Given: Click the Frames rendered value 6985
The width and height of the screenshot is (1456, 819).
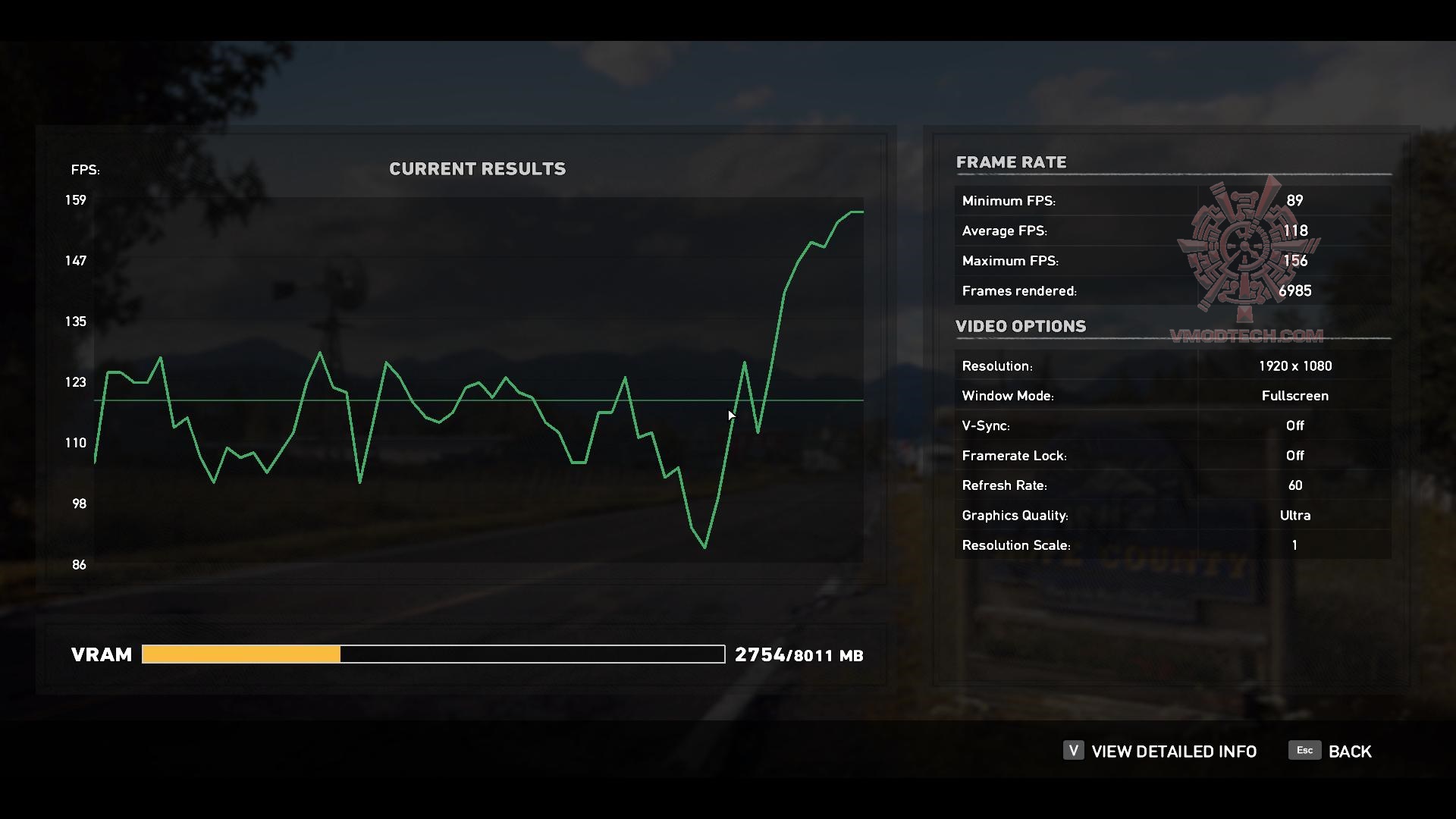Looking at the screenshot, I should (x=1296, y=290).
